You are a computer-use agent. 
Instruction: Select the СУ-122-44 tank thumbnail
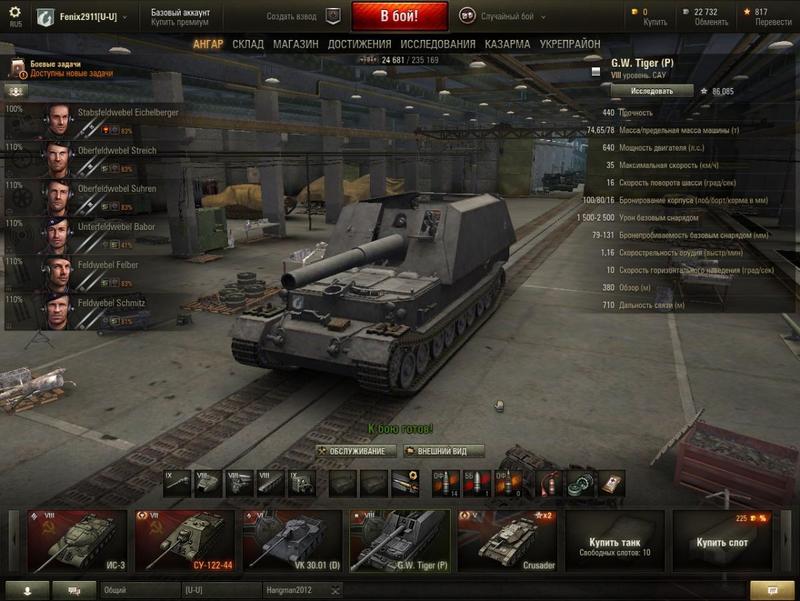[x=185, y=540]
